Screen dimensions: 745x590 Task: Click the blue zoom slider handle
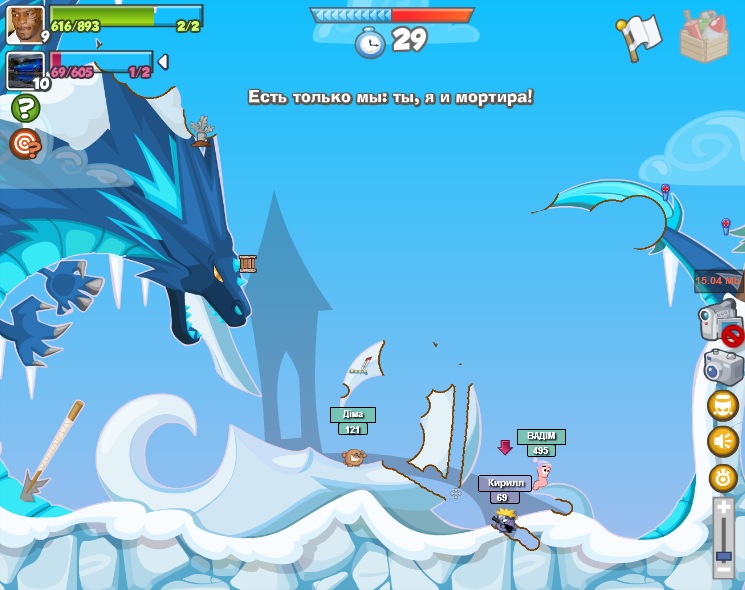(723, 556)
